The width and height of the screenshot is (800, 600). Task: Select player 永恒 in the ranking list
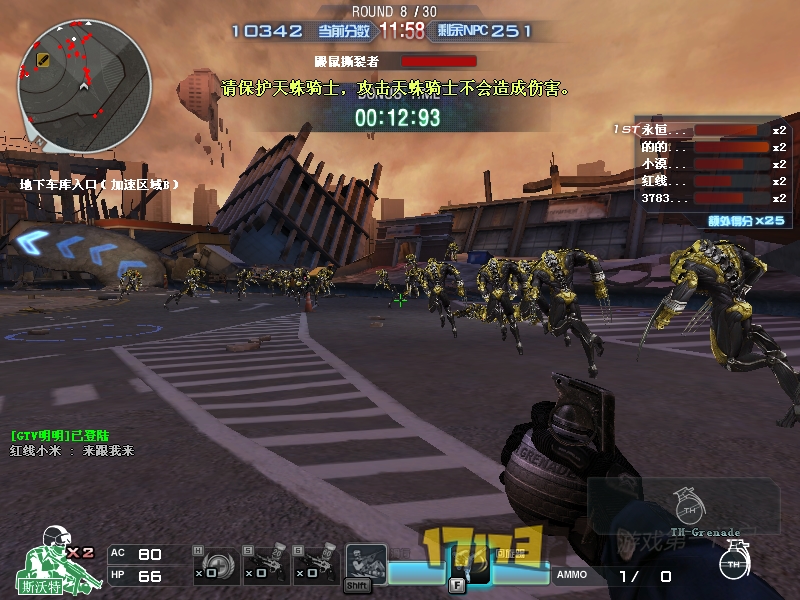[664, 130]
